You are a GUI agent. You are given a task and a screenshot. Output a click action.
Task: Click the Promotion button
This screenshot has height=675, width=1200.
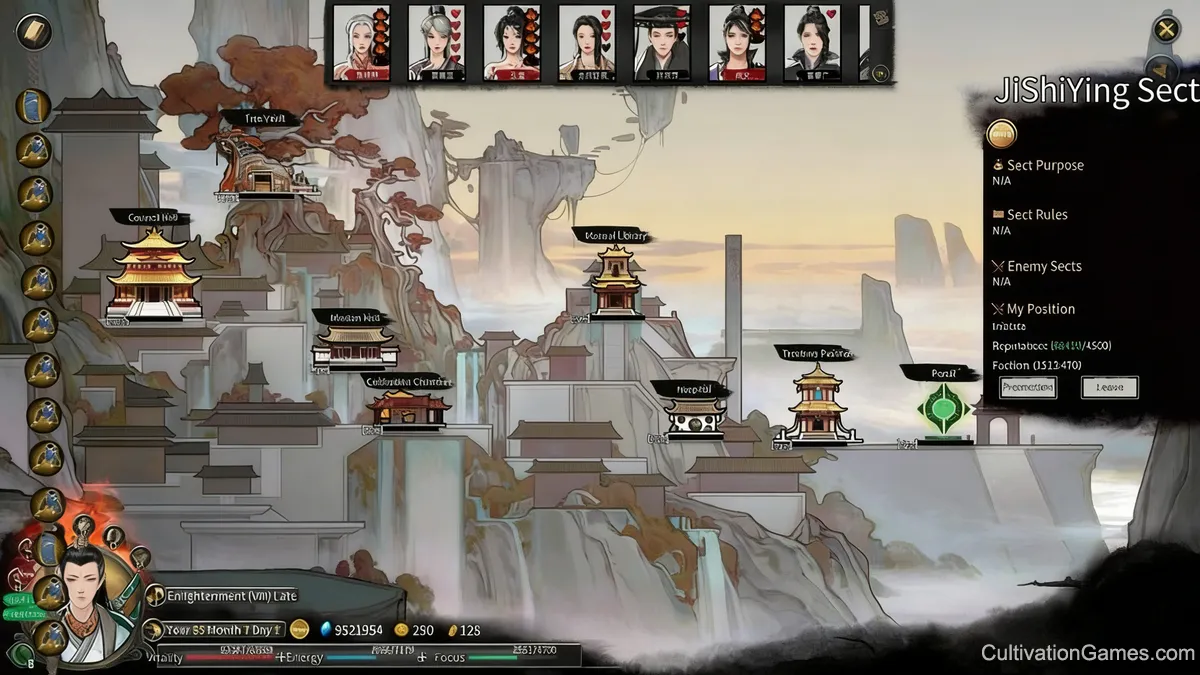coord(1027,387)
